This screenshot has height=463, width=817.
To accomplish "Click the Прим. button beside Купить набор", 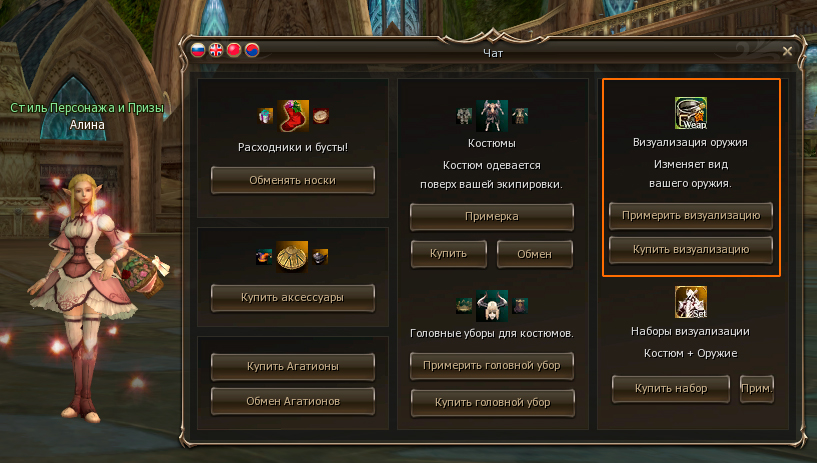I will (757, 388).
